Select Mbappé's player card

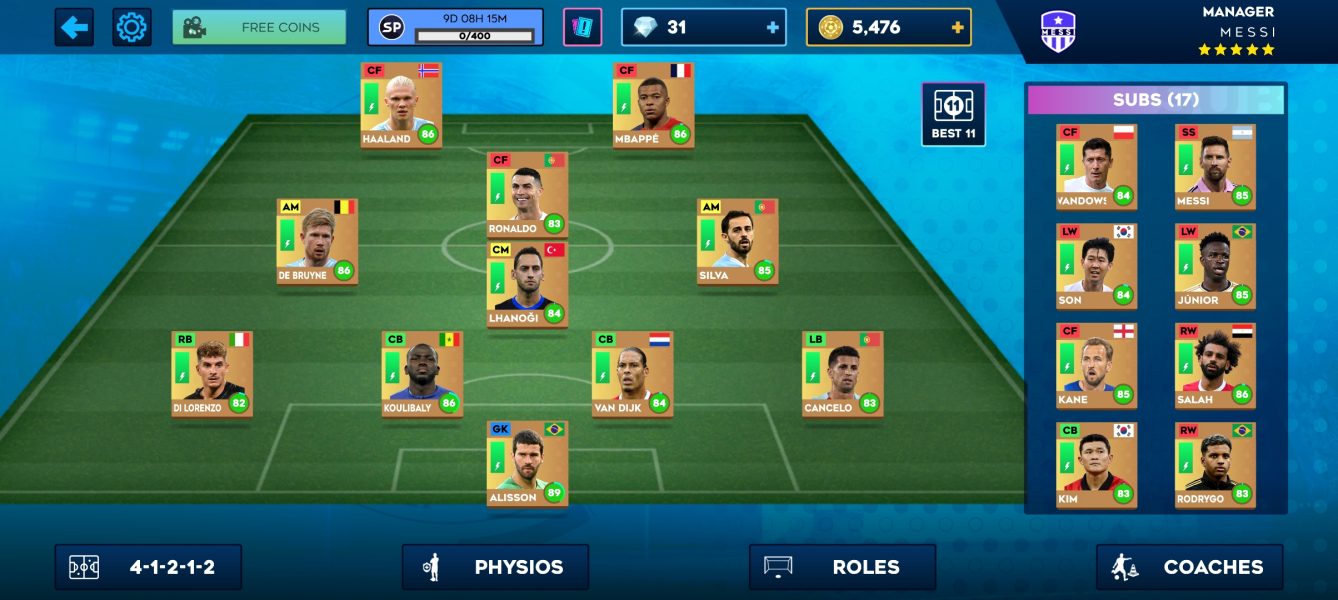(653, 105)
